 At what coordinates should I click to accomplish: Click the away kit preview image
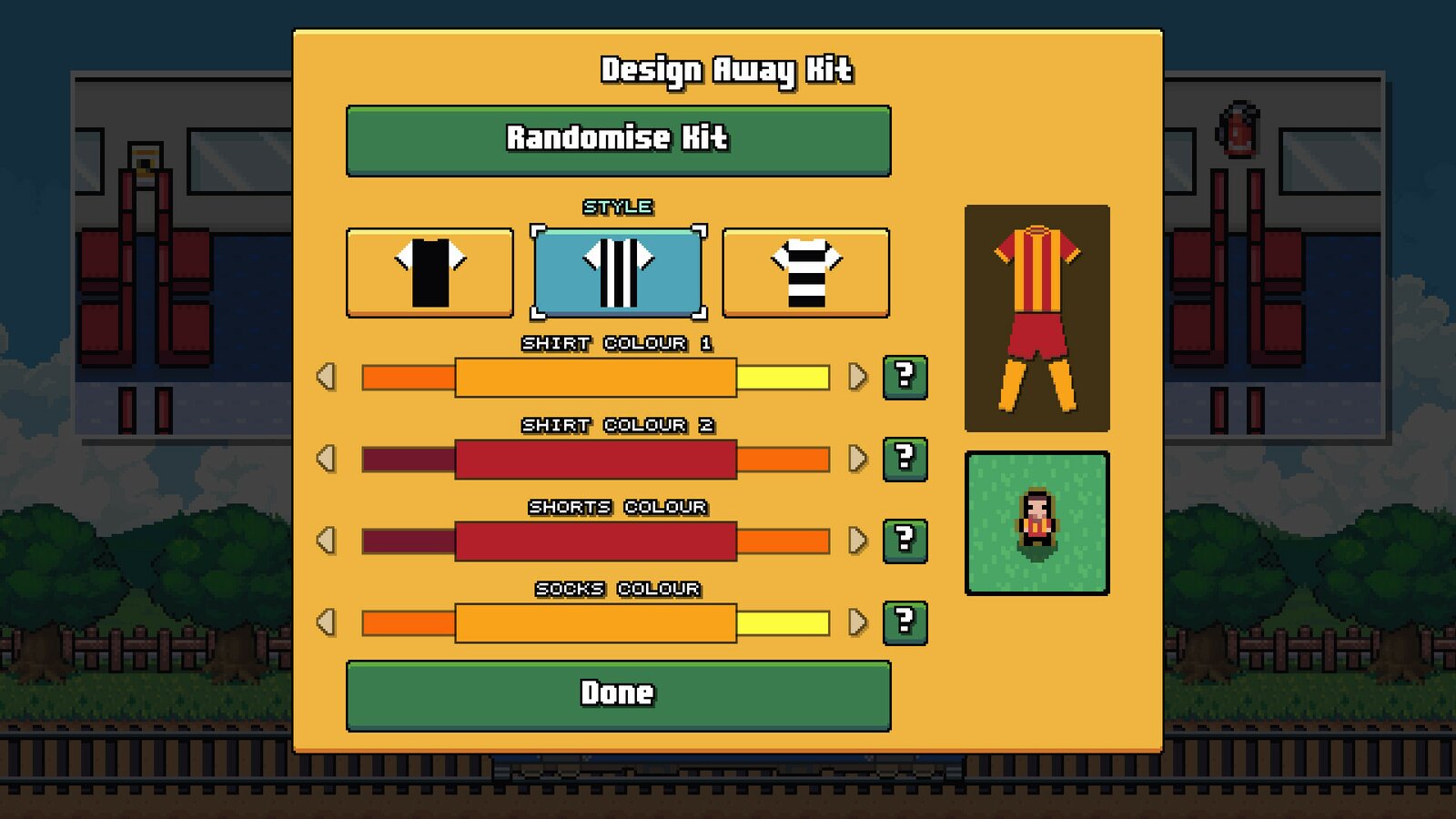1037,317
